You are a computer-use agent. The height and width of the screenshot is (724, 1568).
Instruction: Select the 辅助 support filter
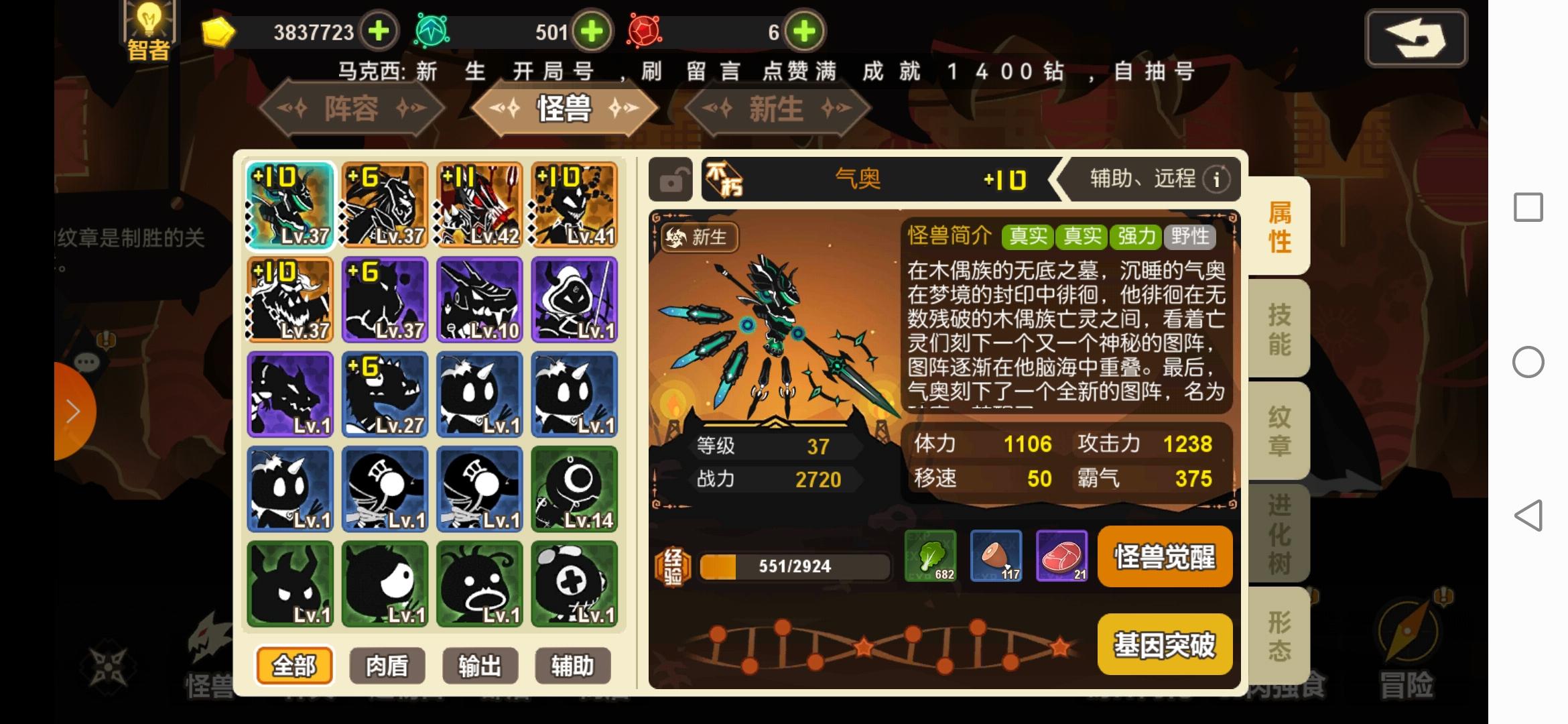pos(573,666)
